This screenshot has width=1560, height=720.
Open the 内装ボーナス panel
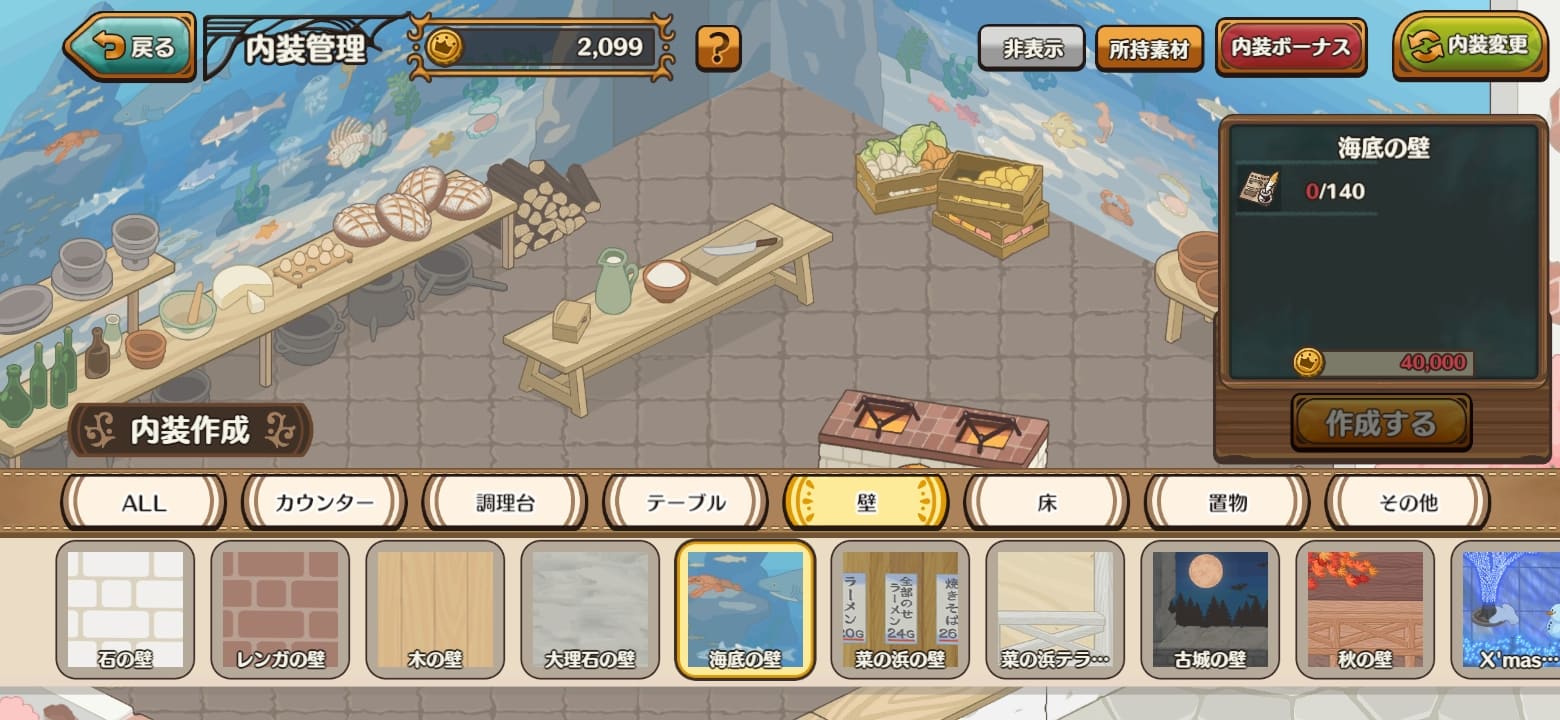pos(1290,44)
